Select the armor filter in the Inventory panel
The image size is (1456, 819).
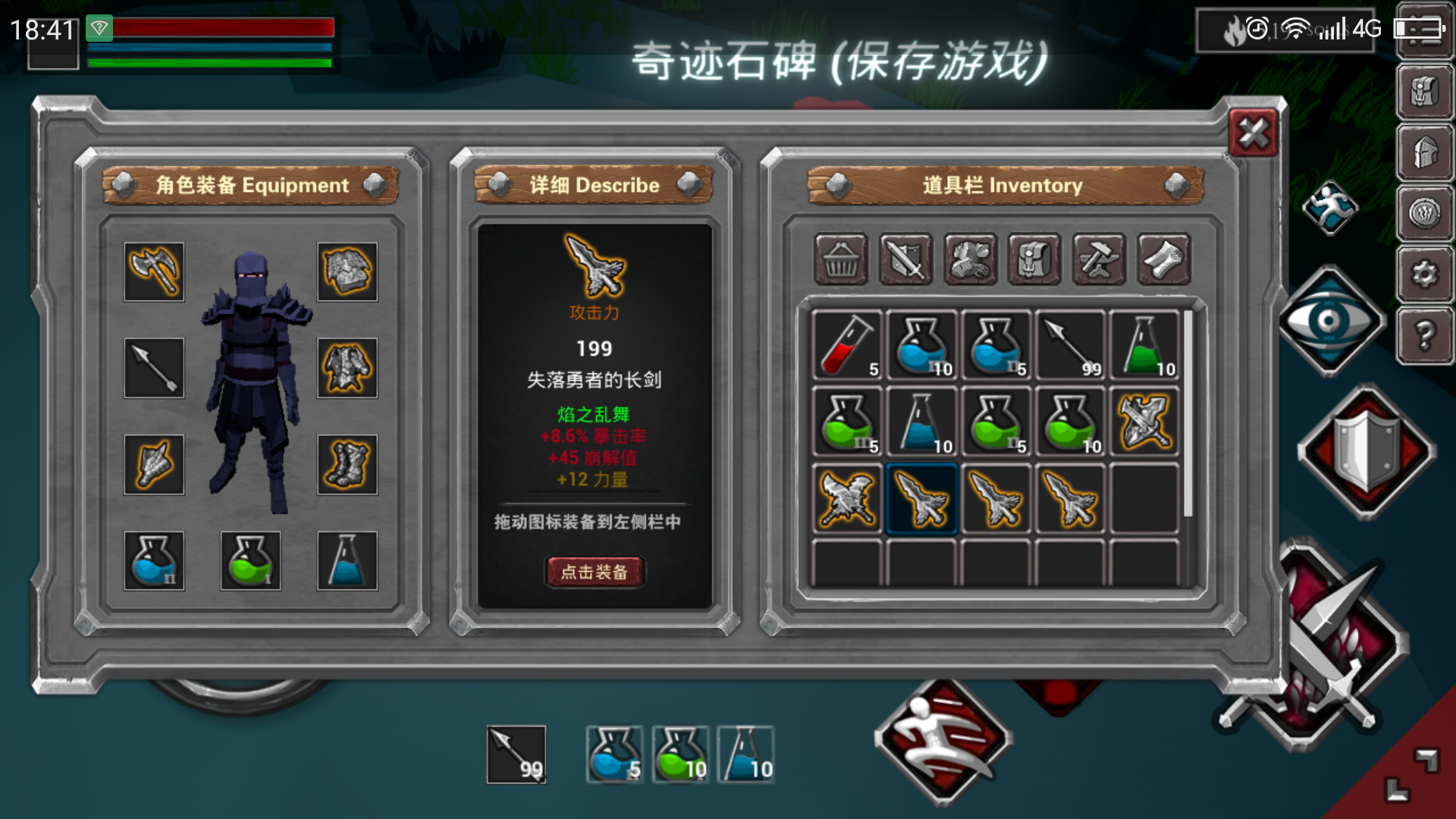tap(970, 261)
